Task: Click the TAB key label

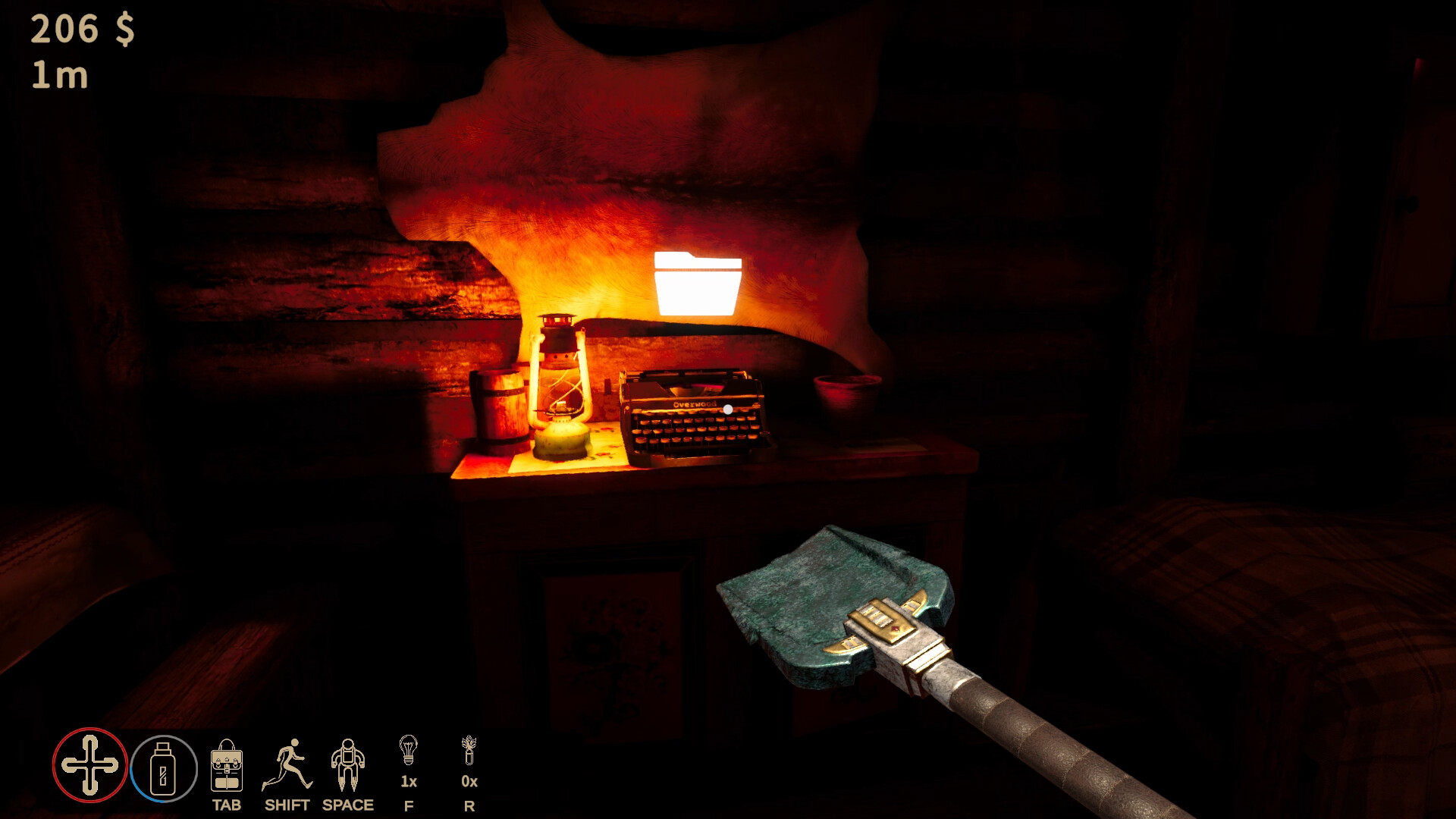Action: pyautogui.click(x=227, y=805)
